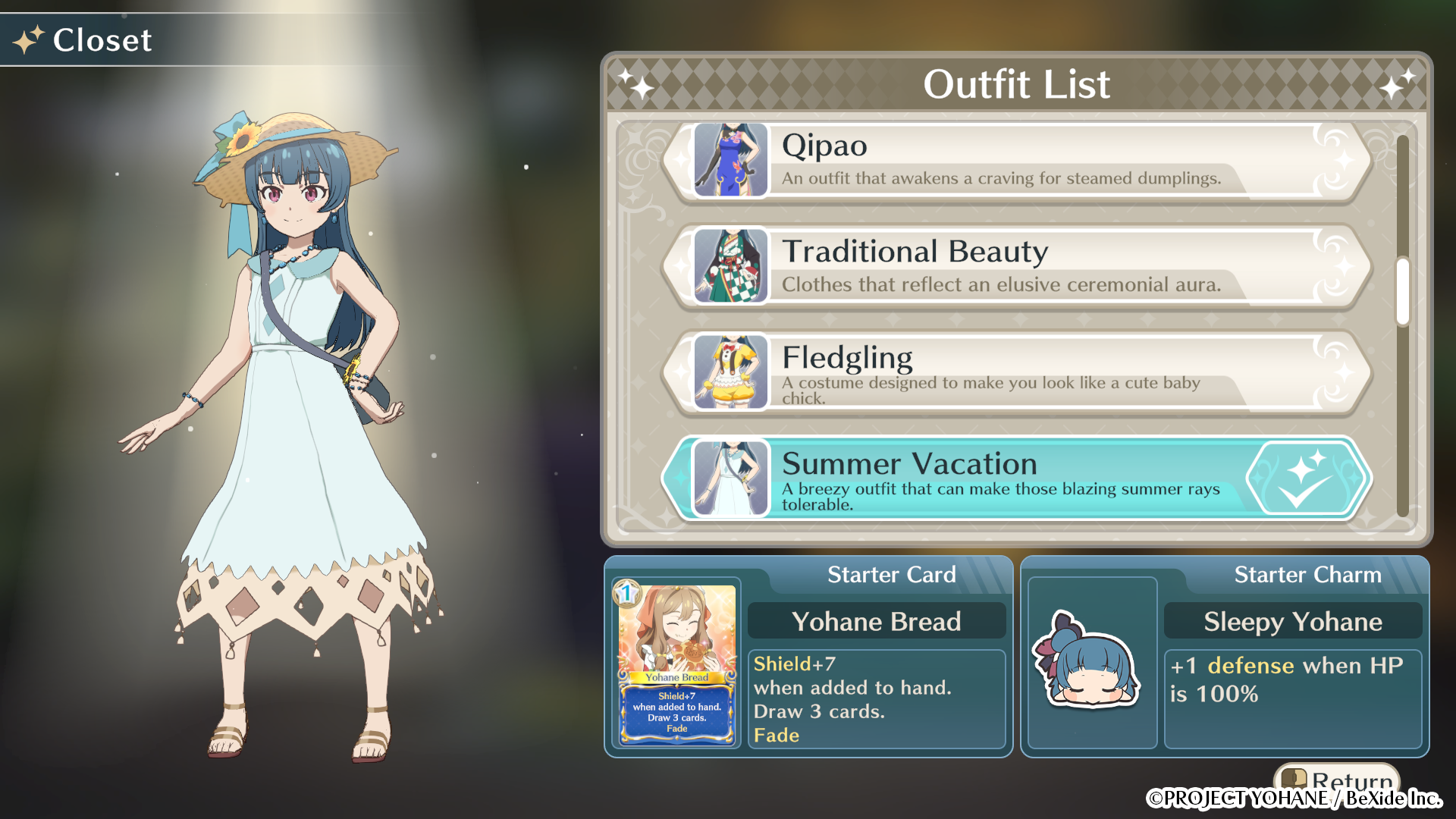Click the sparkle emblem left of Outfit List
This screenshot has width=1456, height=819.
(x=636, y=84)
